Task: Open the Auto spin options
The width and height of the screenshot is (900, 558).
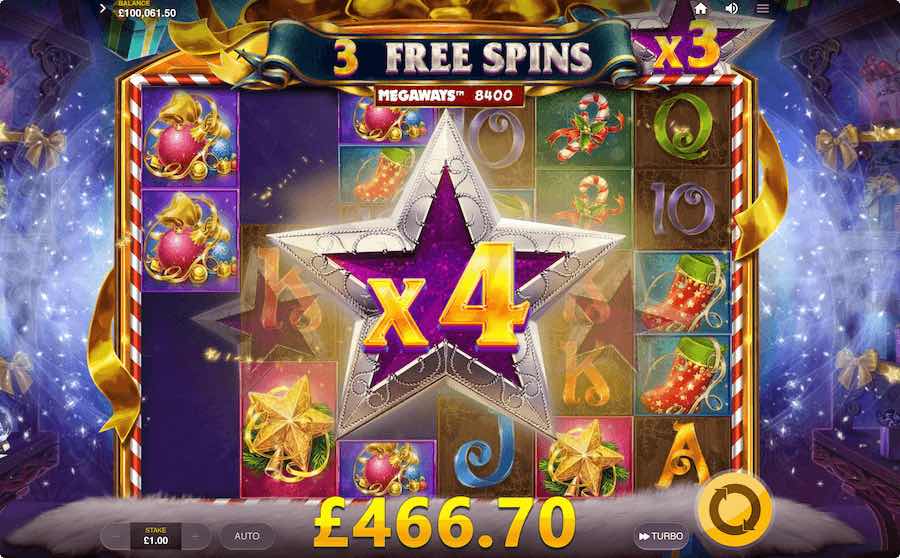Action: 247,536
